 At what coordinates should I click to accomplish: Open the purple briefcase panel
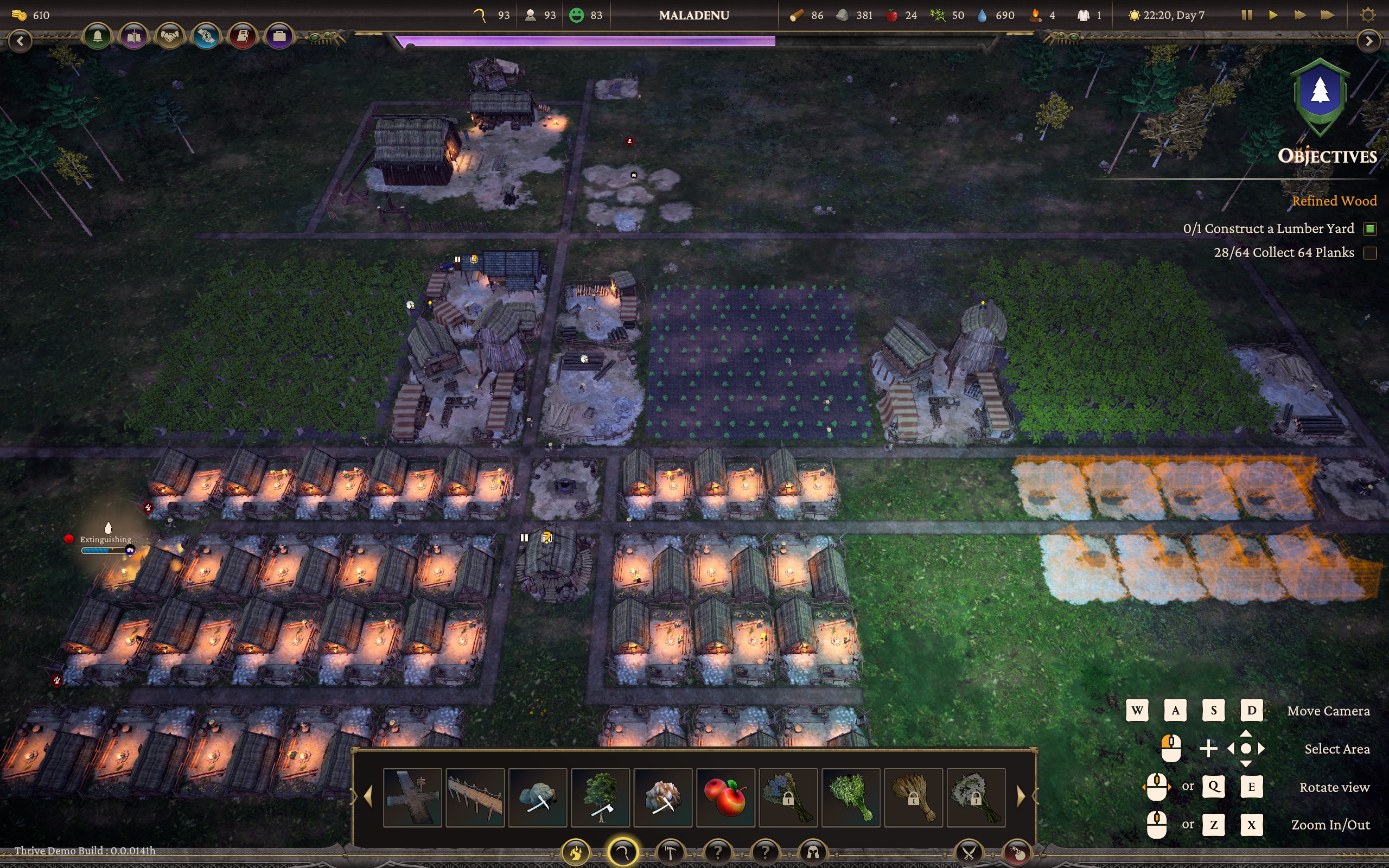[x=279, y=37]
